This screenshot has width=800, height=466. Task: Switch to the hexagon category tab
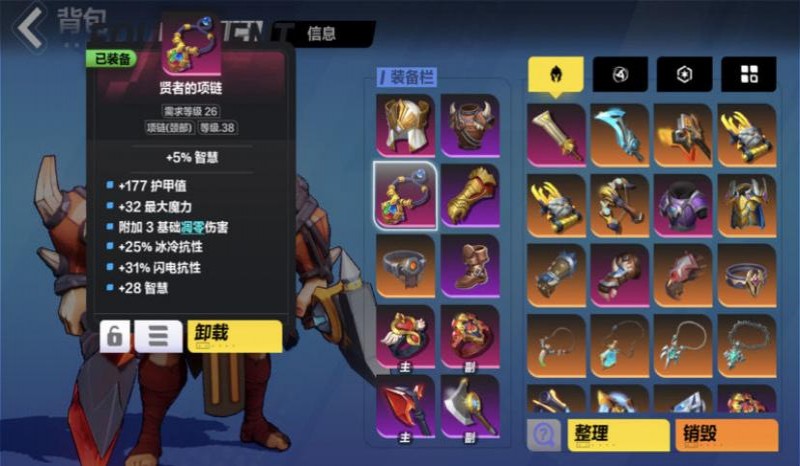point(684,74)
